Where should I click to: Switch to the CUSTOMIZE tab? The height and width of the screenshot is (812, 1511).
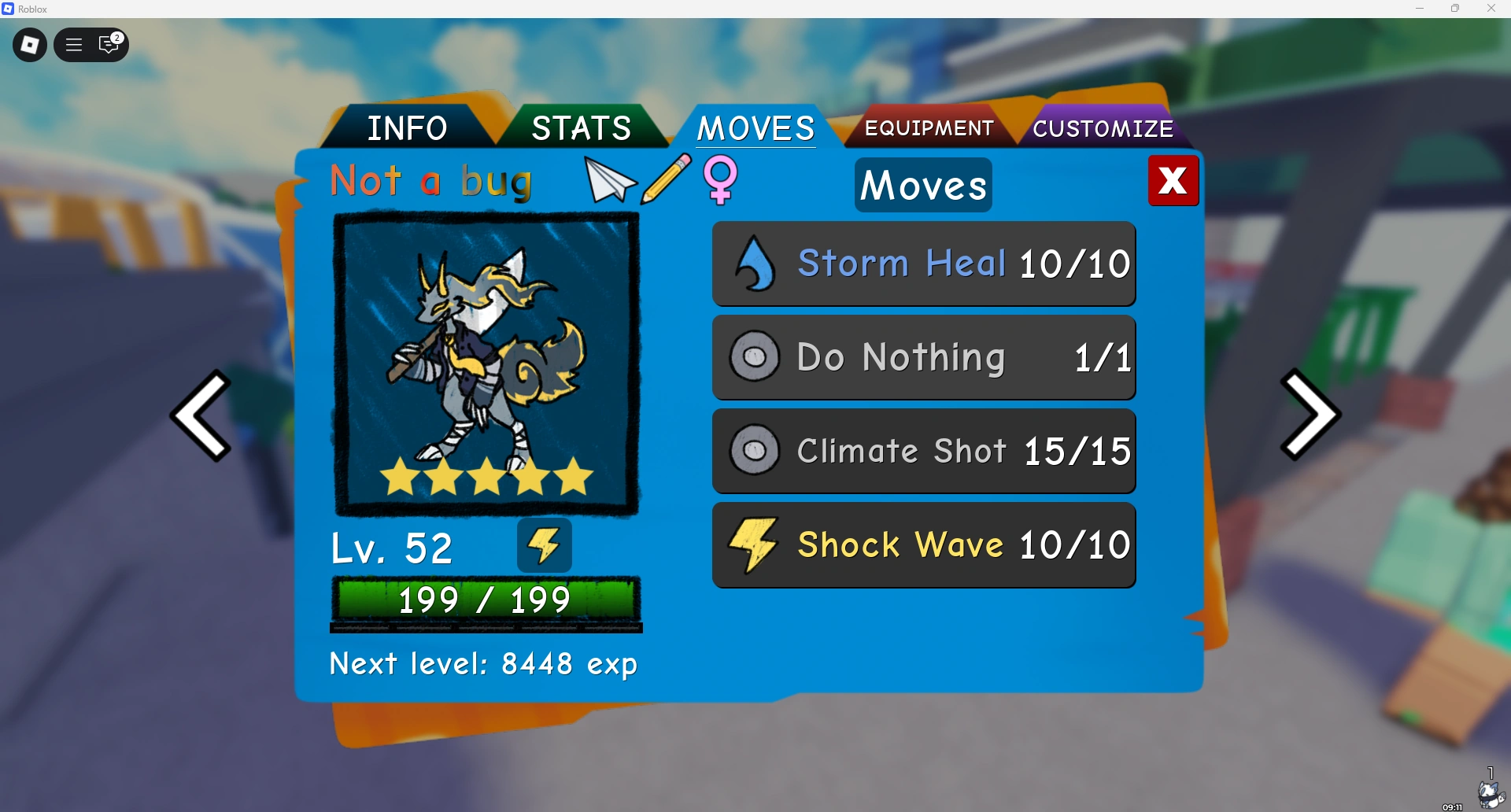click(1103, 127)
